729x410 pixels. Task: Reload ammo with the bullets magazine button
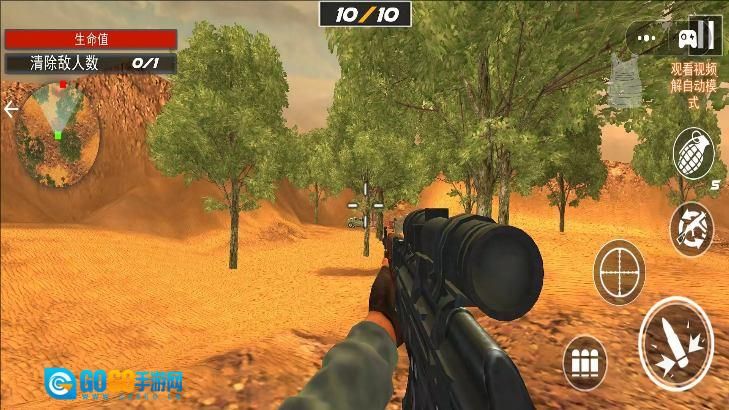pyautogui.click(x=586, y=362)
